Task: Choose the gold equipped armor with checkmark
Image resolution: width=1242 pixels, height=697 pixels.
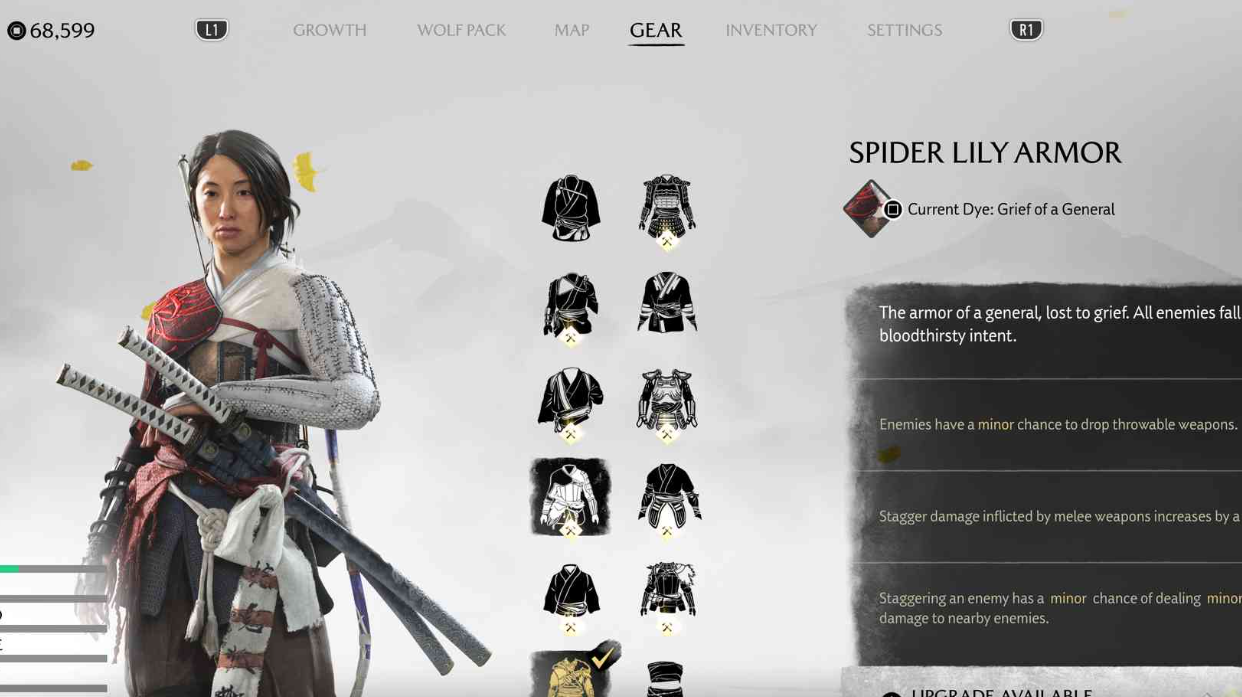Action: point(573,674)
